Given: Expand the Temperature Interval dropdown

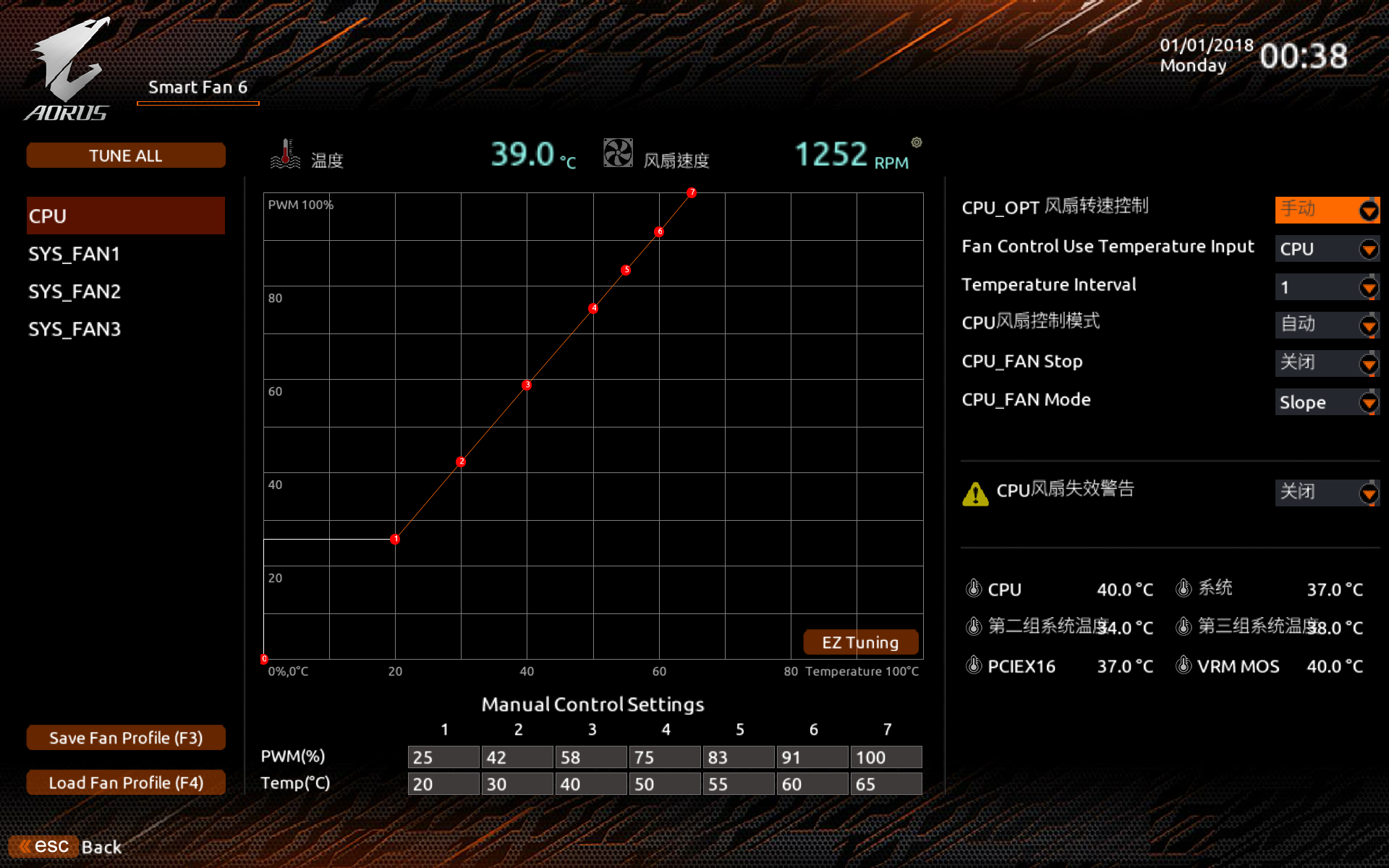Looking at the screenshot, I should click(x=1328, y=287).
